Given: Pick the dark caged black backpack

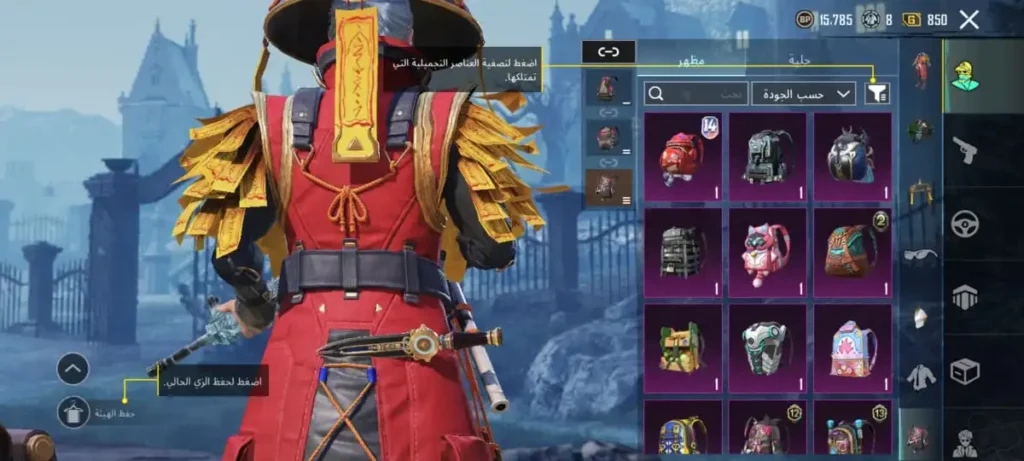Looking at the screenshot, I should (683, 252).
